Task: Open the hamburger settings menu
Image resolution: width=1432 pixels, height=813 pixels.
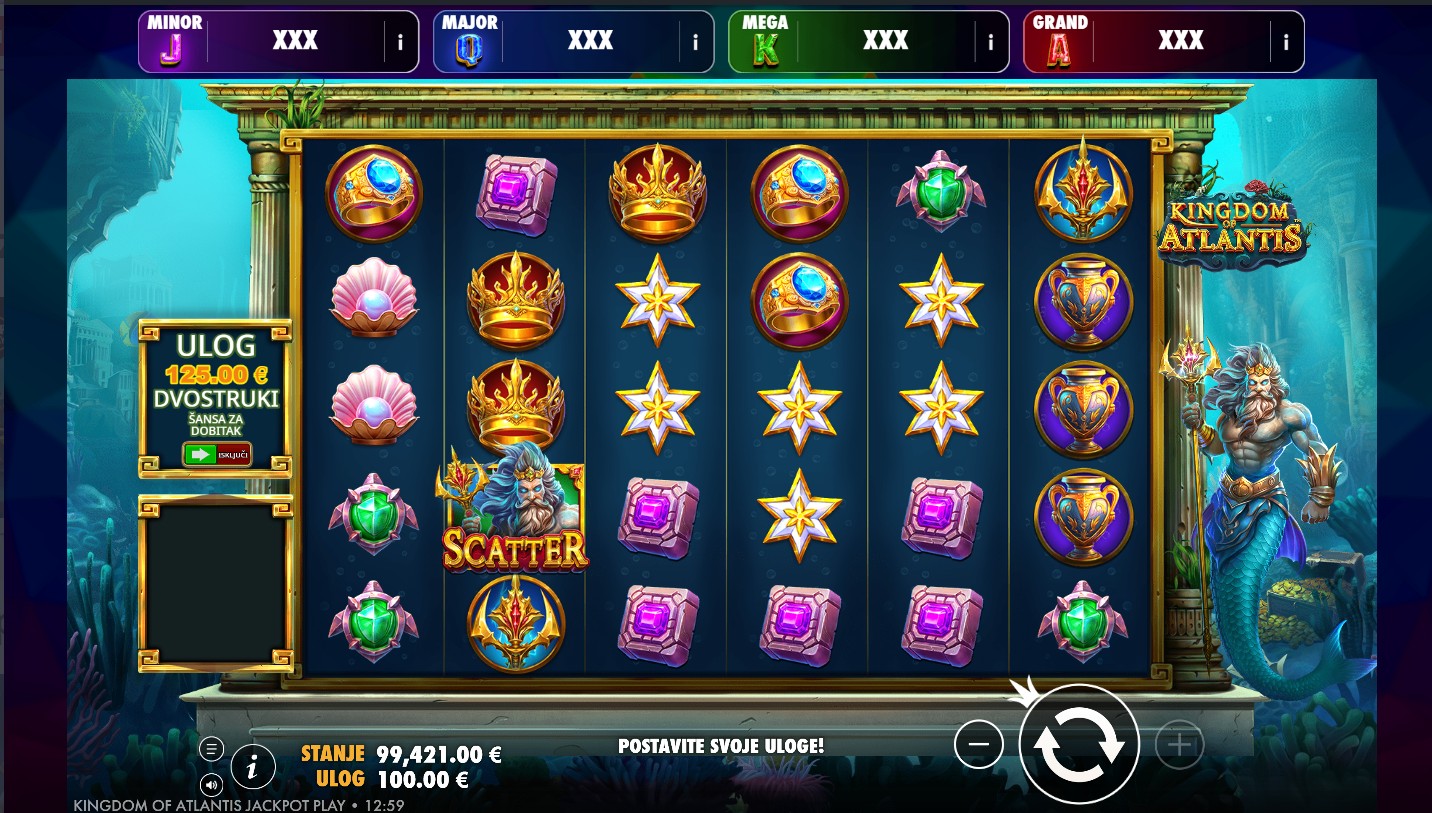Action: click(211, 748)
